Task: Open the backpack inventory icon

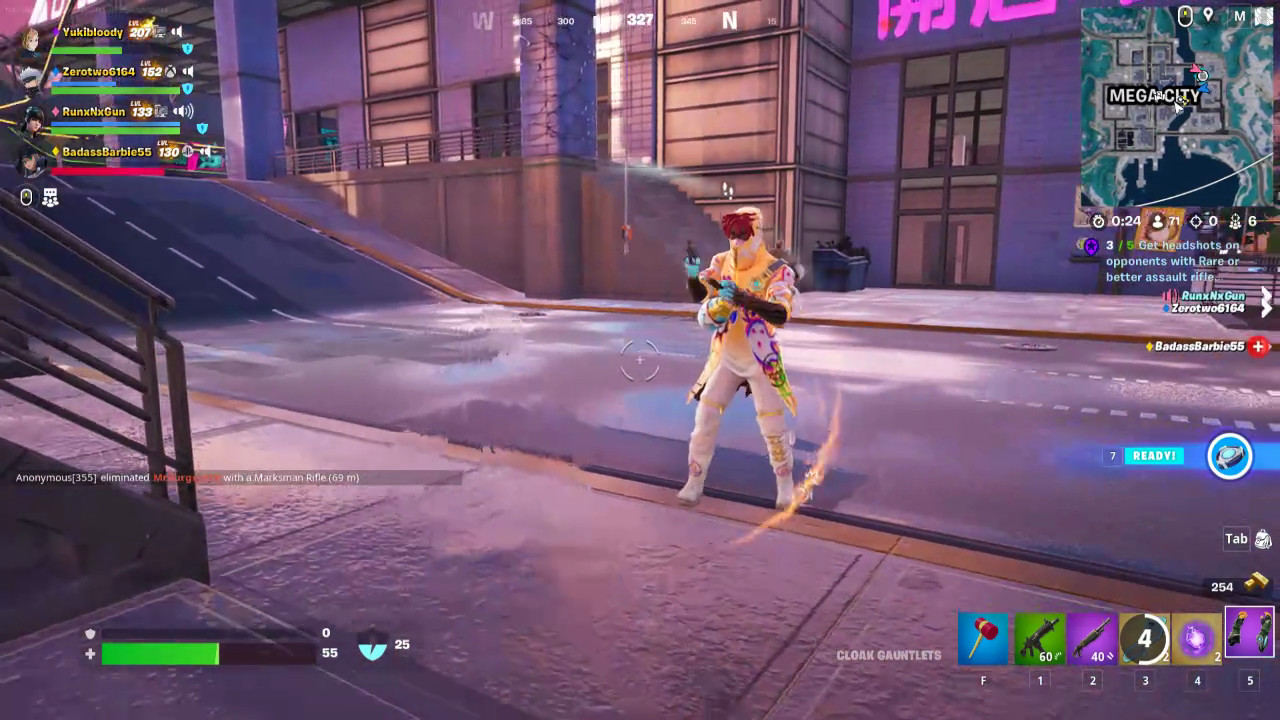Action: [1263, 540]
